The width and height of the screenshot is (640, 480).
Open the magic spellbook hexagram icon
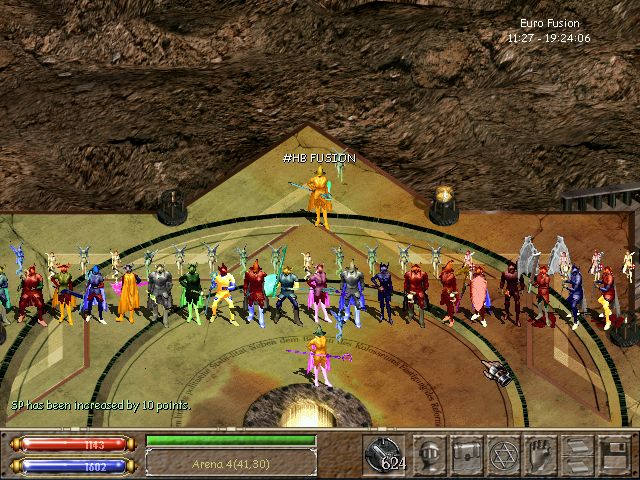pyautogui.click(x=505, y=455)
